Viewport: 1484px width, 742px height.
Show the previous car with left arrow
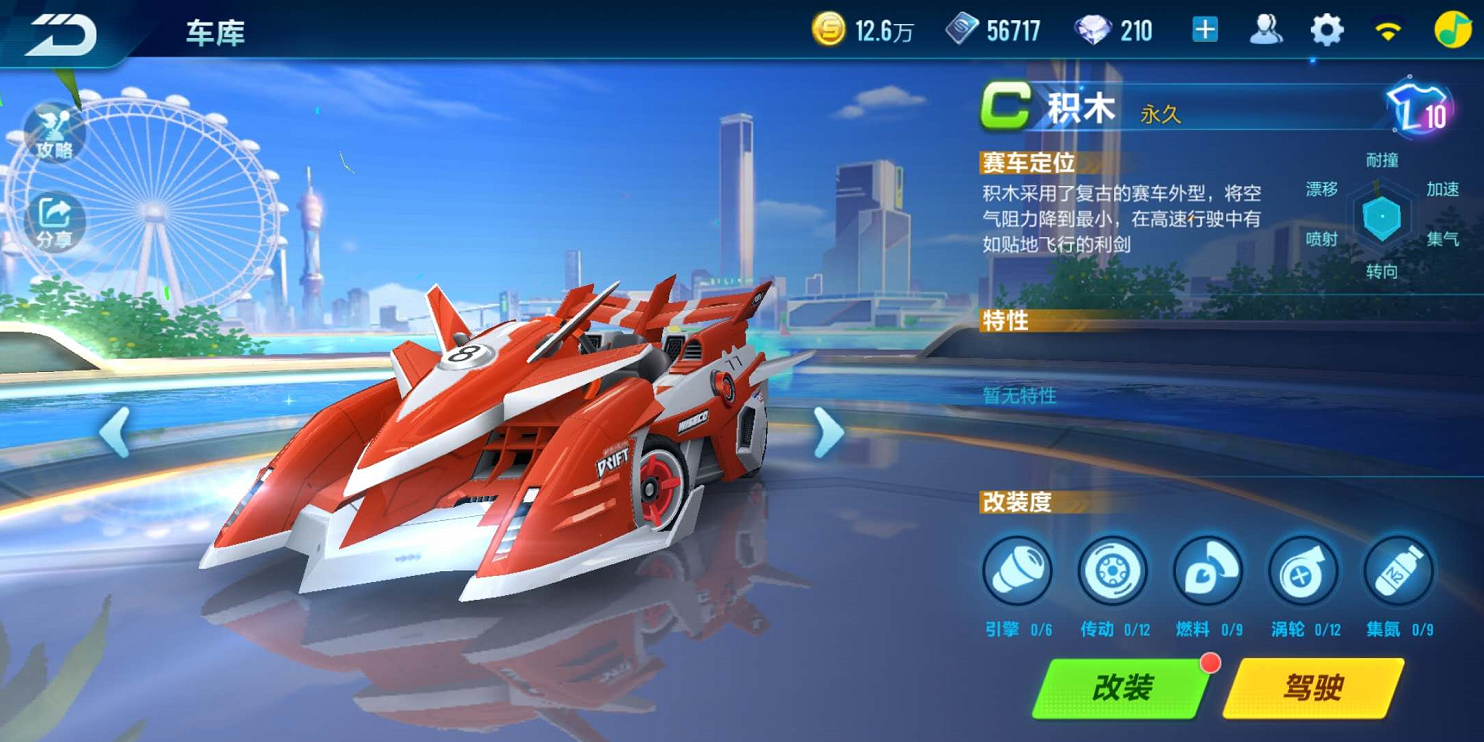(x=115, y=433)
